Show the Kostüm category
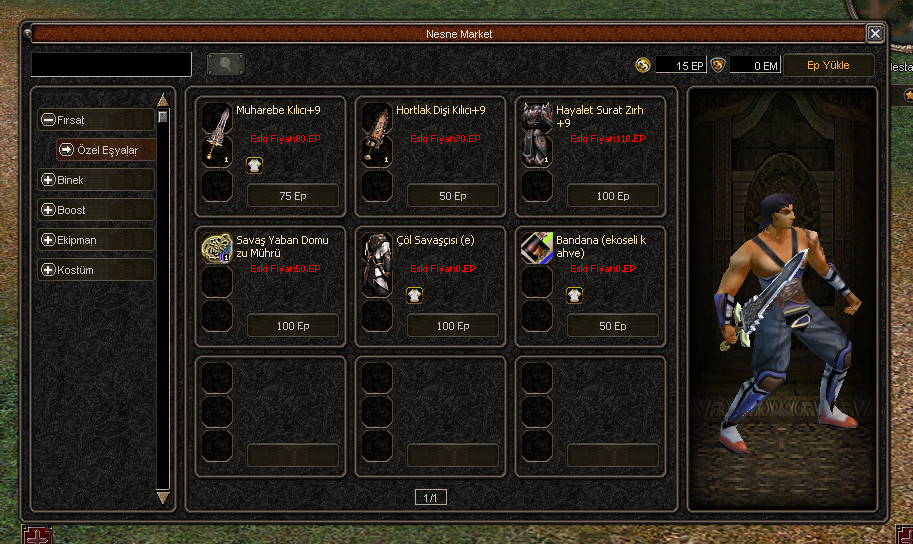This screenshot has height=544, width=913. pos(48,270)
